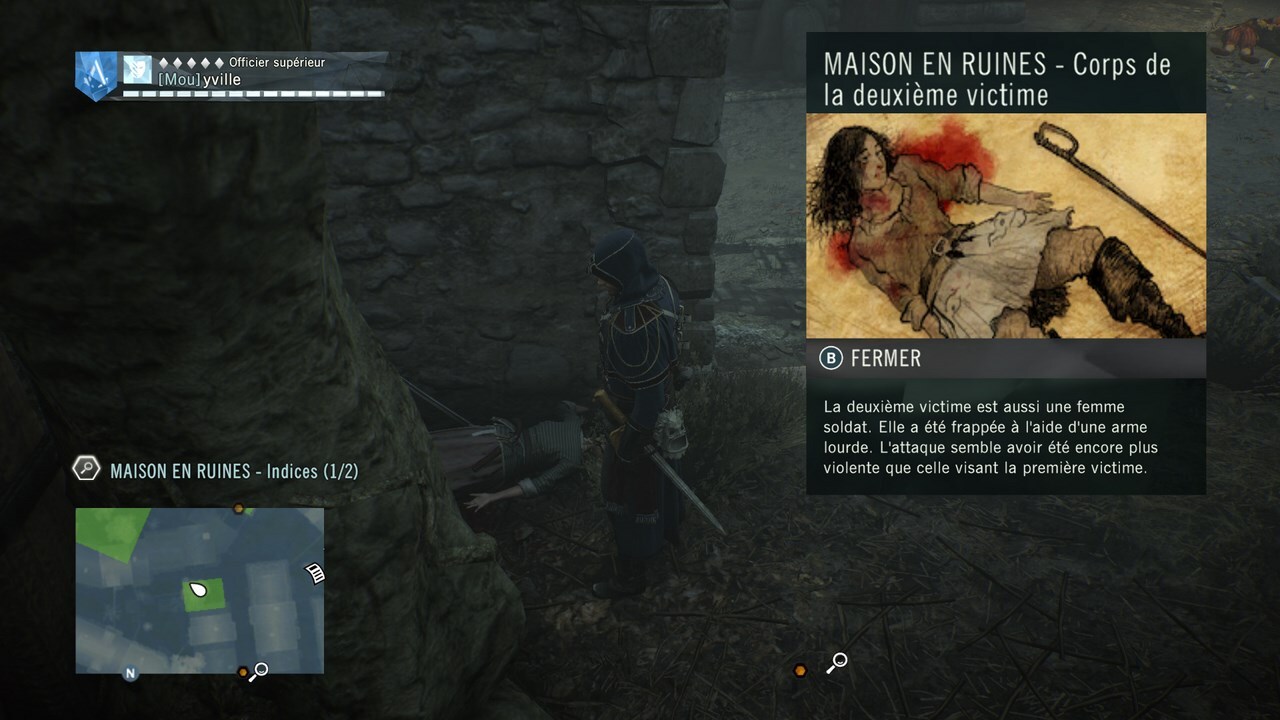Open the minimap
This screenshot has width=1280, height=720.
[199, 590]
